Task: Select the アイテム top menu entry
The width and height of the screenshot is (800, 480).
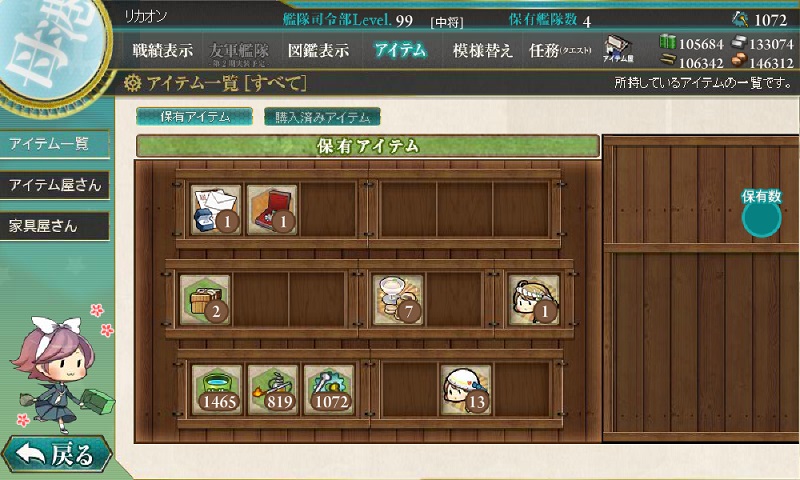Action: (x=400, y=51)
